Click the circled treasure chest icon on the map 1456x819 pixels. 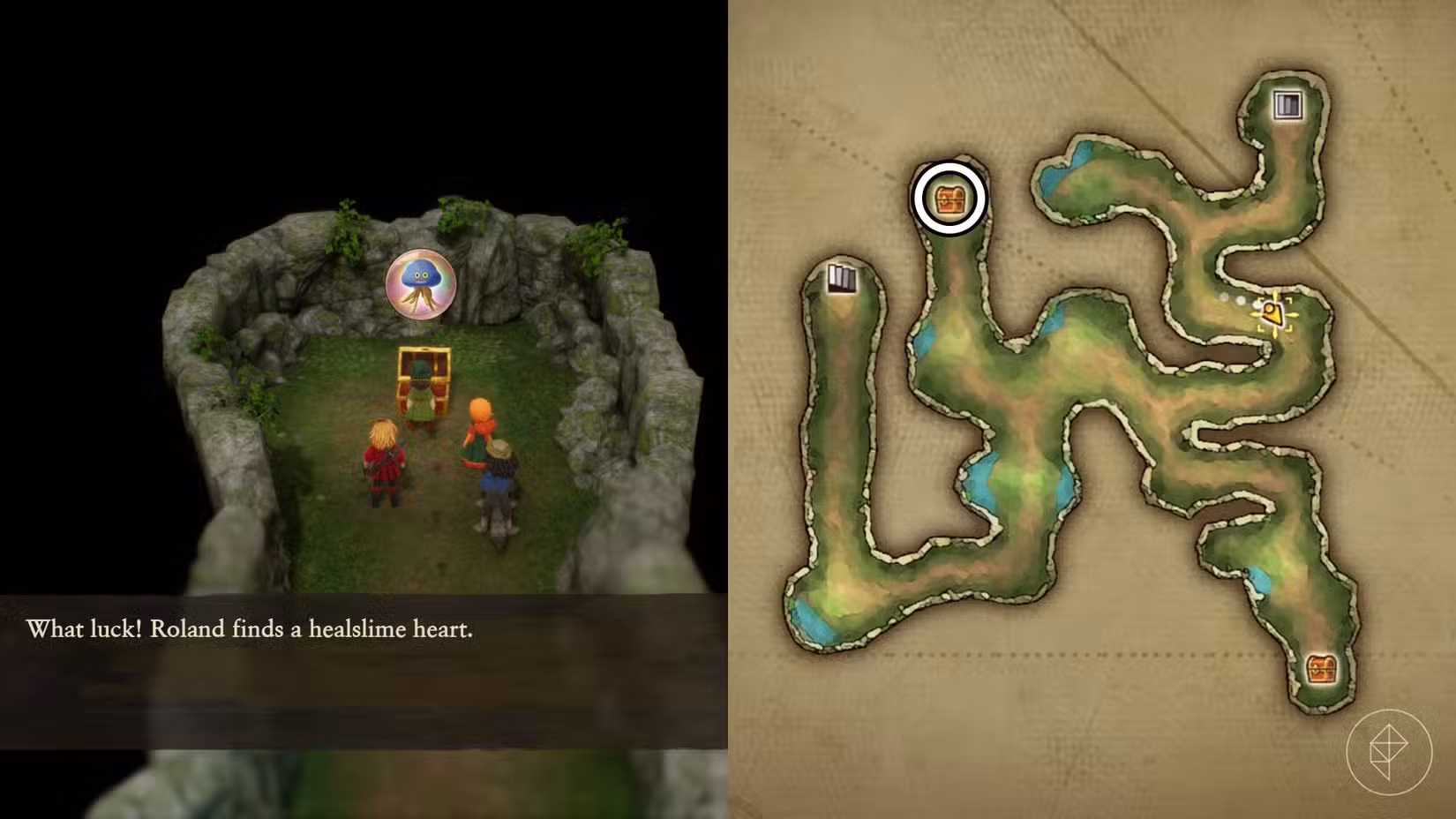(x=948, y=197)
